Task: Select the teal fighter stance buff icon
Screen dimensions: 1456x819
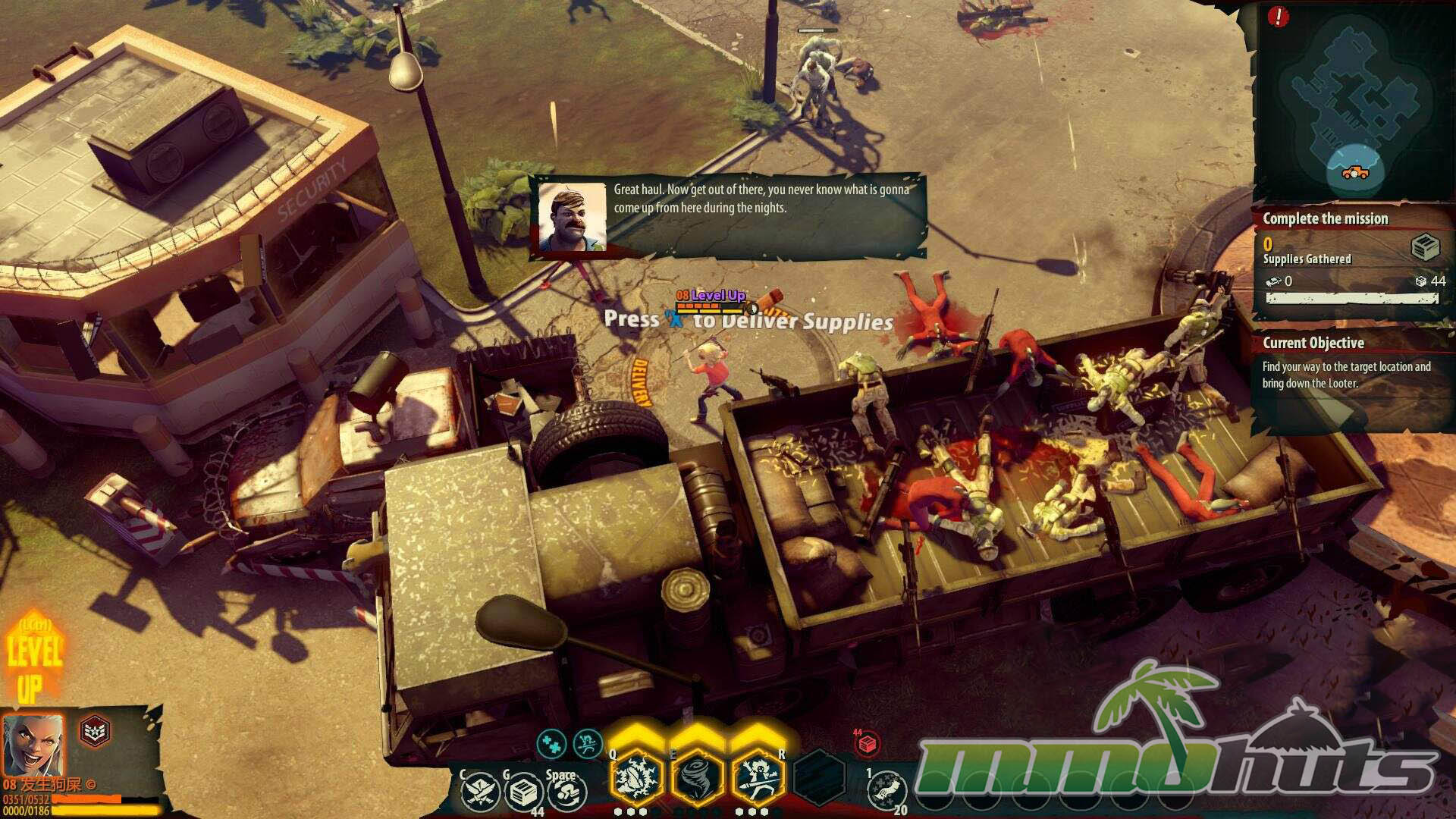Action: (587, 744)
